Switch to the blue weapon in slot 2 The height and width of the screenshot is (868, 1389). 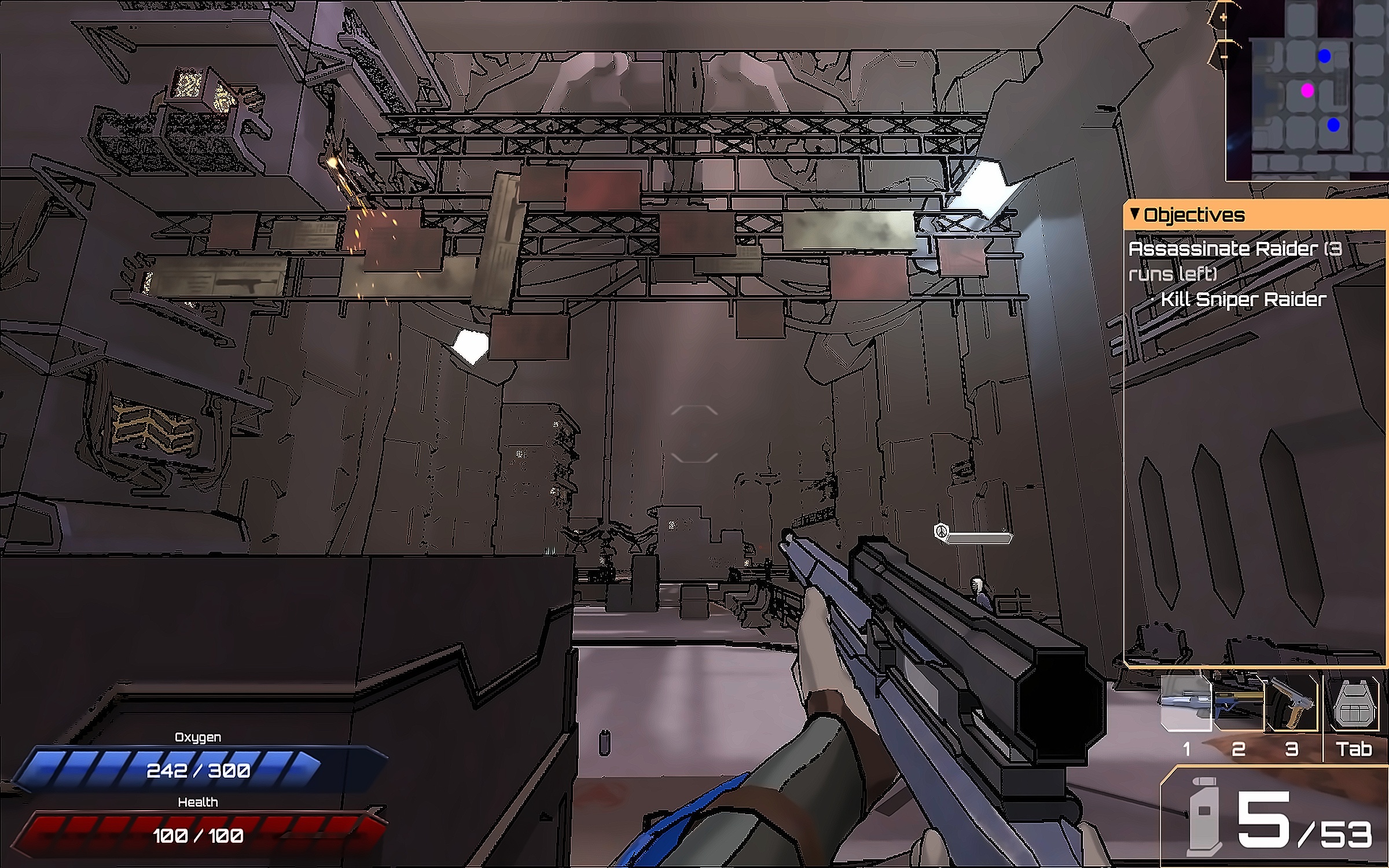click(1238, 704)
